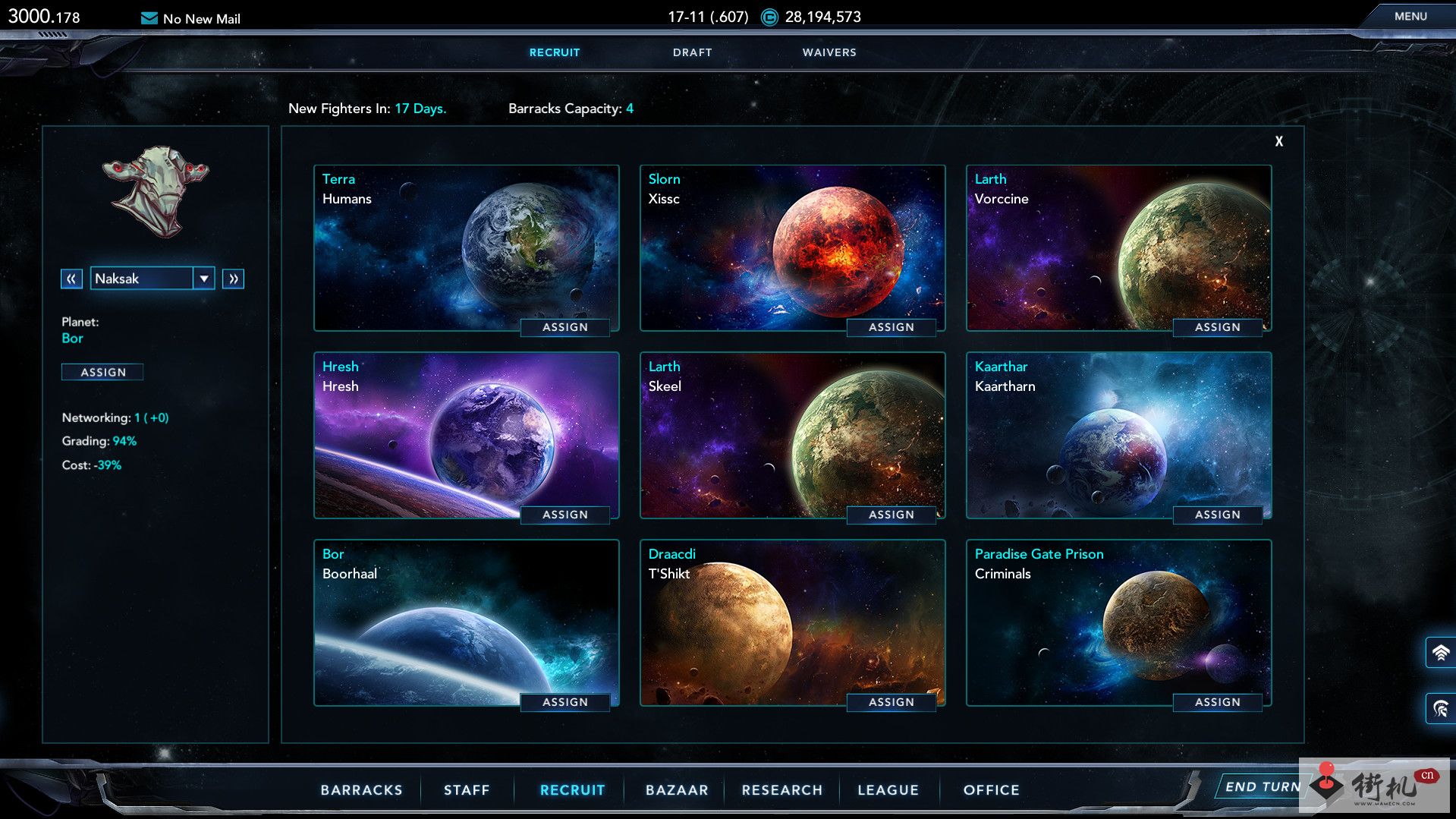Viewport: 1456px width, 819px height.
Task: Assign recruiter to Paradise Gate Prison
Action: click(x=1218, y=702)
